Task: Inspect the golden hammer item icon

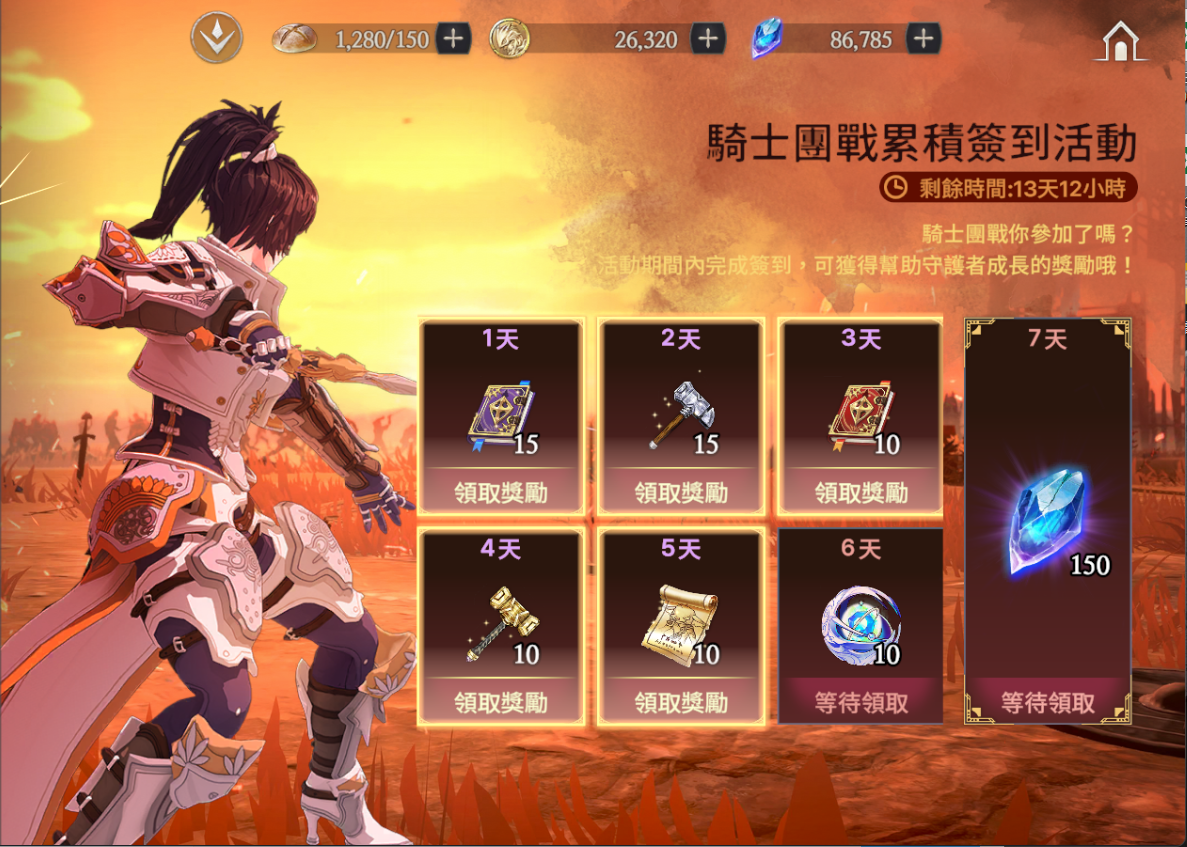Action: (497, 625)
